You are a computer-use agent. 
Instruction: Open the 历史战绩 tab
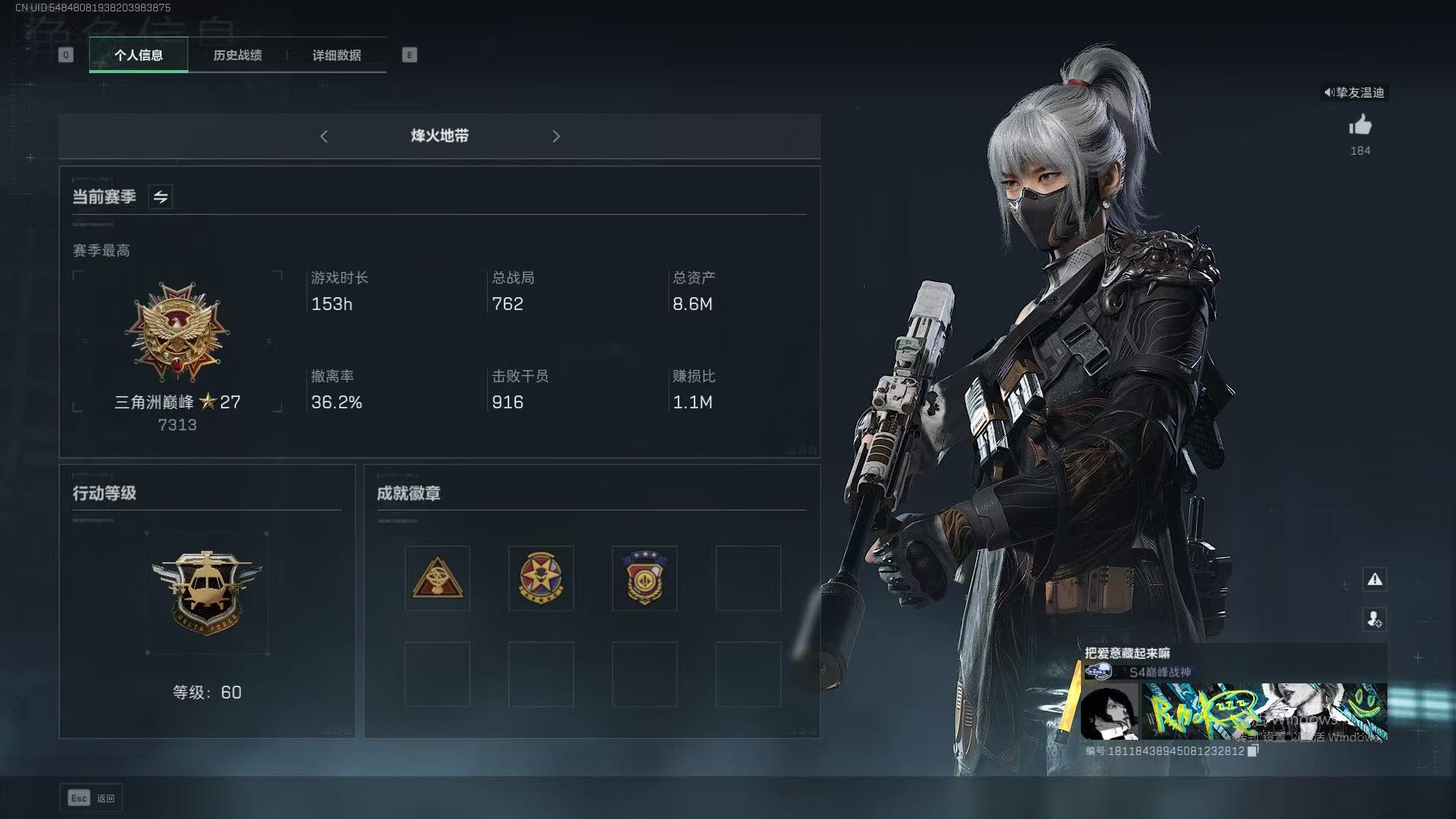click(237, 55)
